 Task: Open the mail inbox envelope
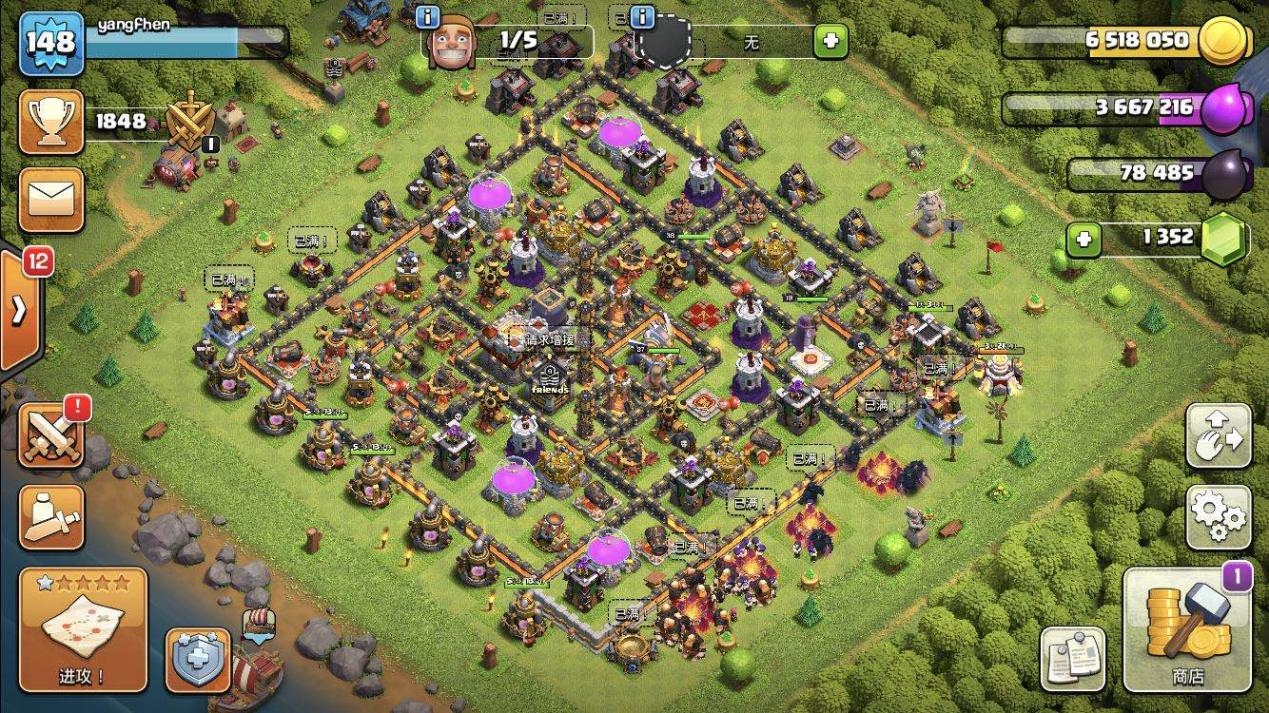(x=51, y=199)
